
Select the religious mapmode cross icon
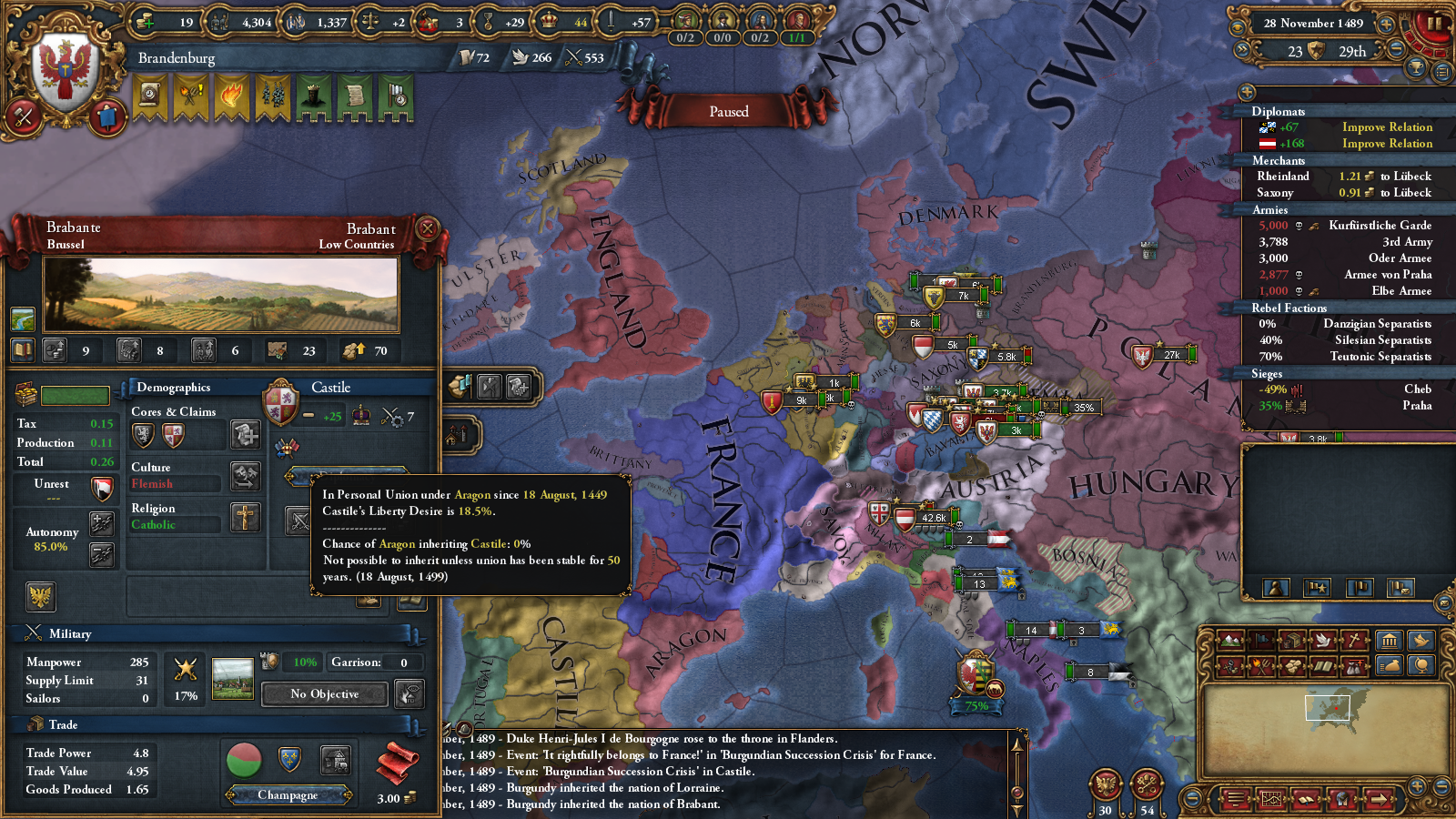pyautogui.click(x=1352, y=642)
